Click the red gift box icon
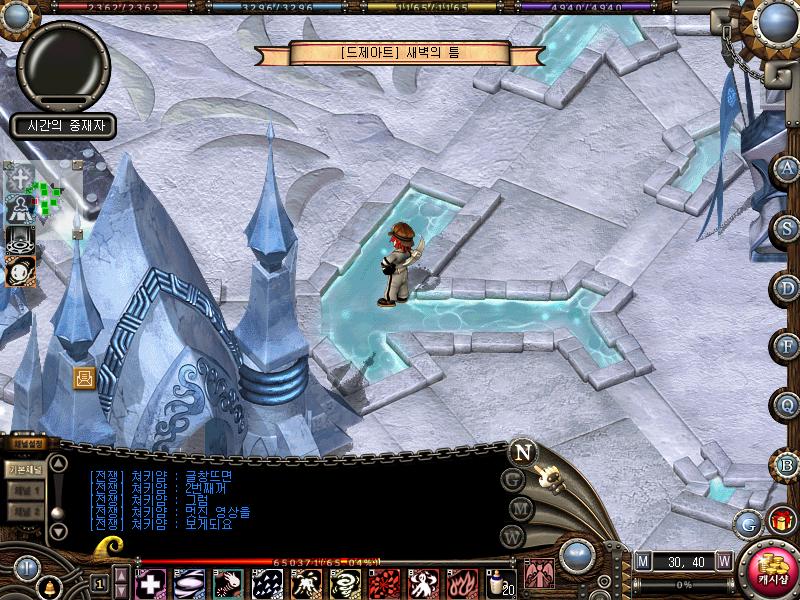The image size is (800, 600). coord(781,519)
